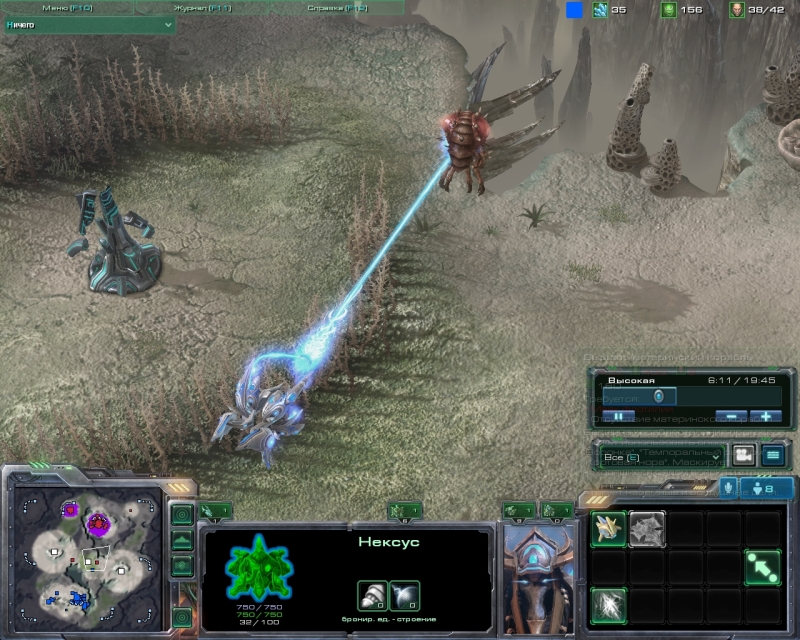Click the minimap ping signal button
Viewport: 800px width, 640px height.
click(x=182, y=515)
